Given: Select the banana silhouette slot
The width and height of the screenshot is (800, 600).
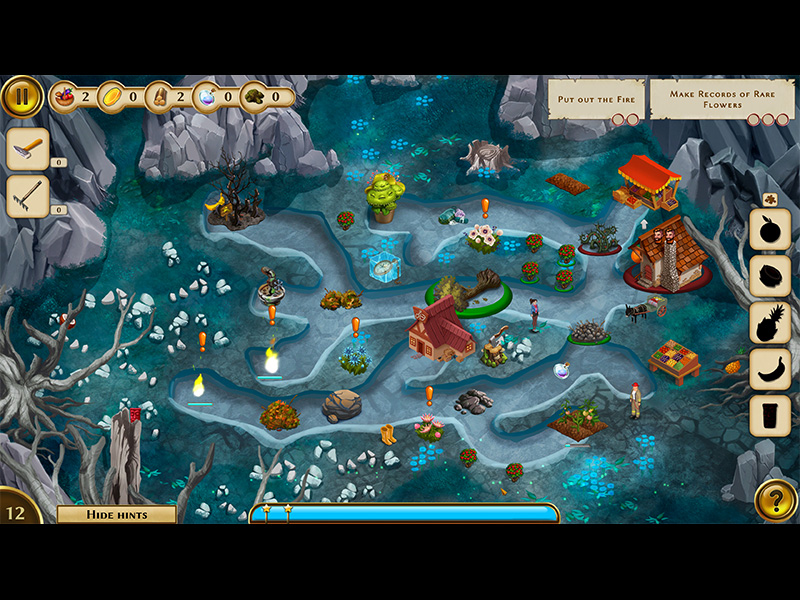Looking at the screenshot, I should pyautogui.click(x=770, y=368).
